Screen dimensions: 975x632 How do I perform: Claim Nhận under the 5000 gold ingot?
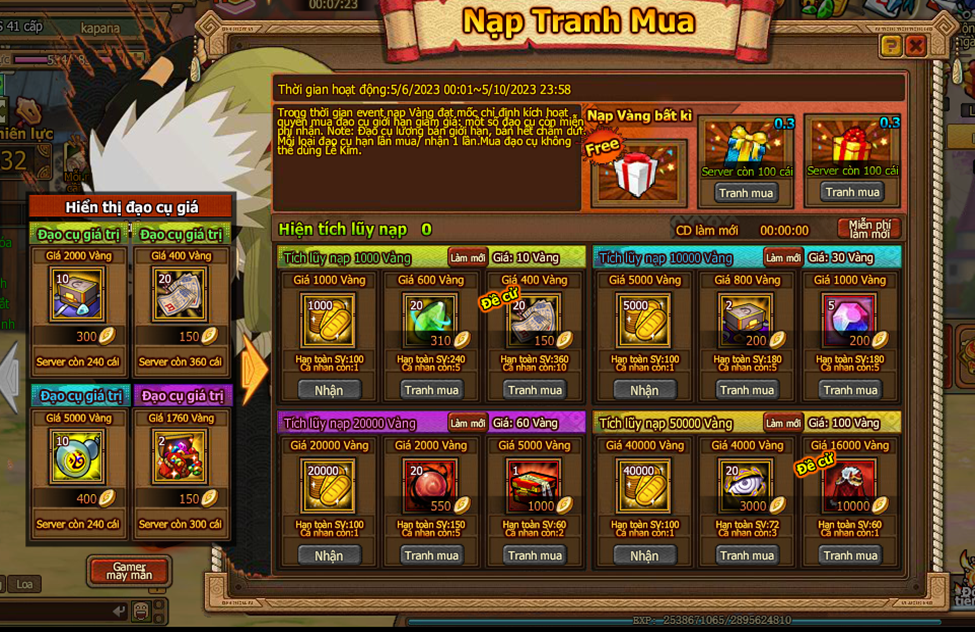click(x=644, y=390)
